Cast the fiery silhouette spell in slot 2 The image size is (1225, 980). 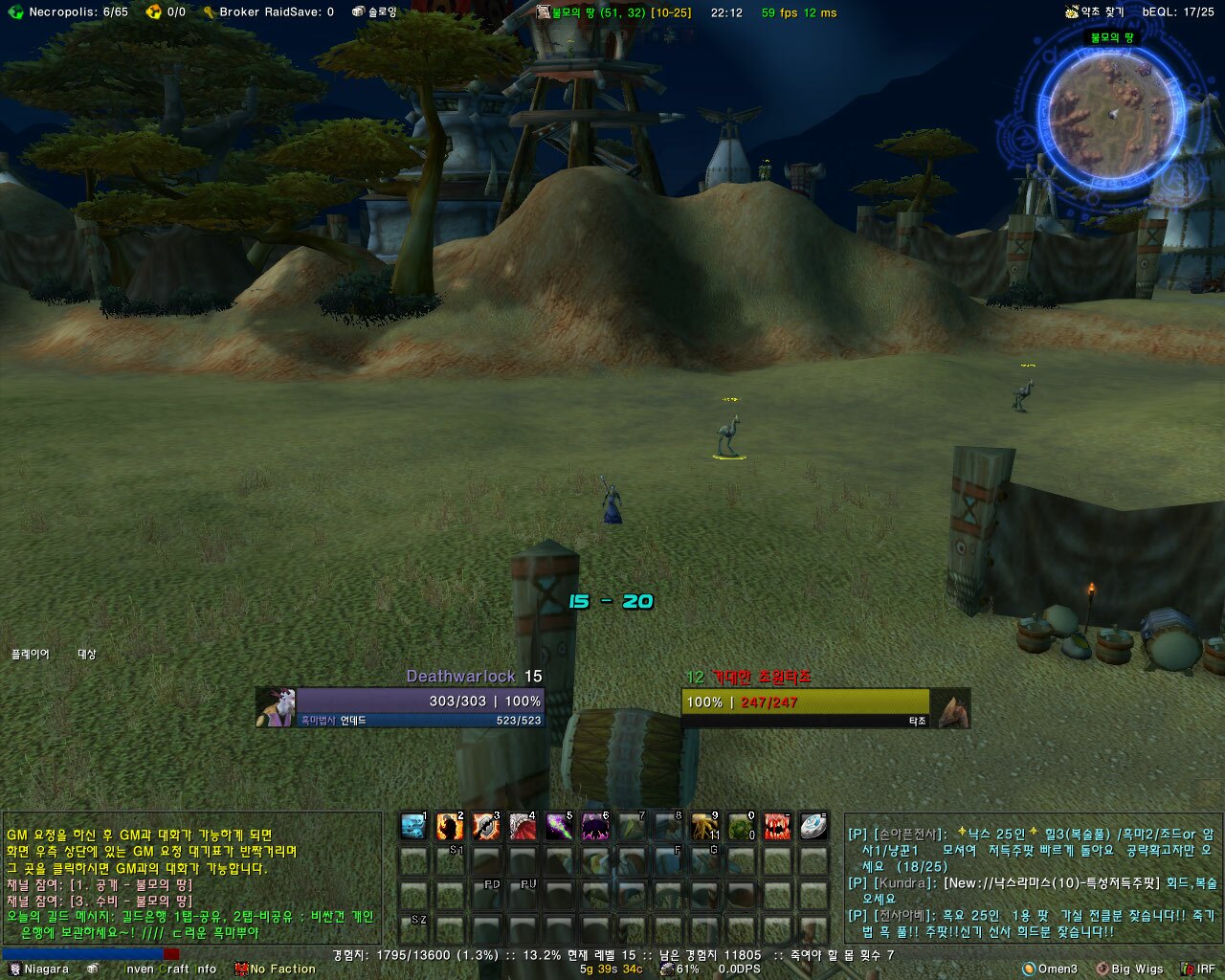(x=449, y=826)
